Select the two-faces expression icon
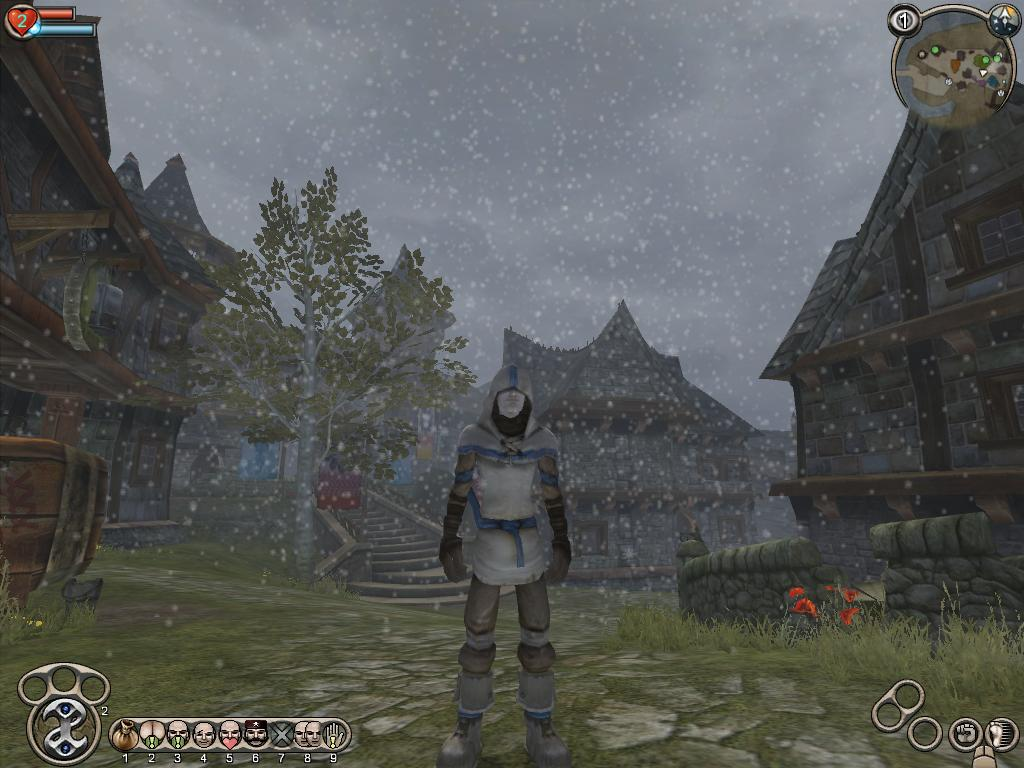The width and height of the screenshot is (1024, 768). click(308, 735)
